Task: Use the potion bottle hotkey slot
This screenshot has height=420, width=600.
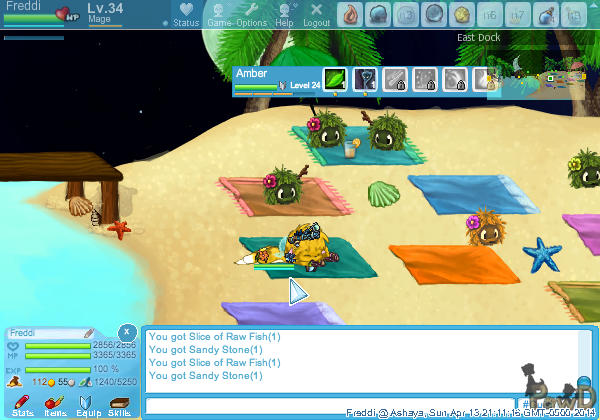Action: click(x=545, y=14)
